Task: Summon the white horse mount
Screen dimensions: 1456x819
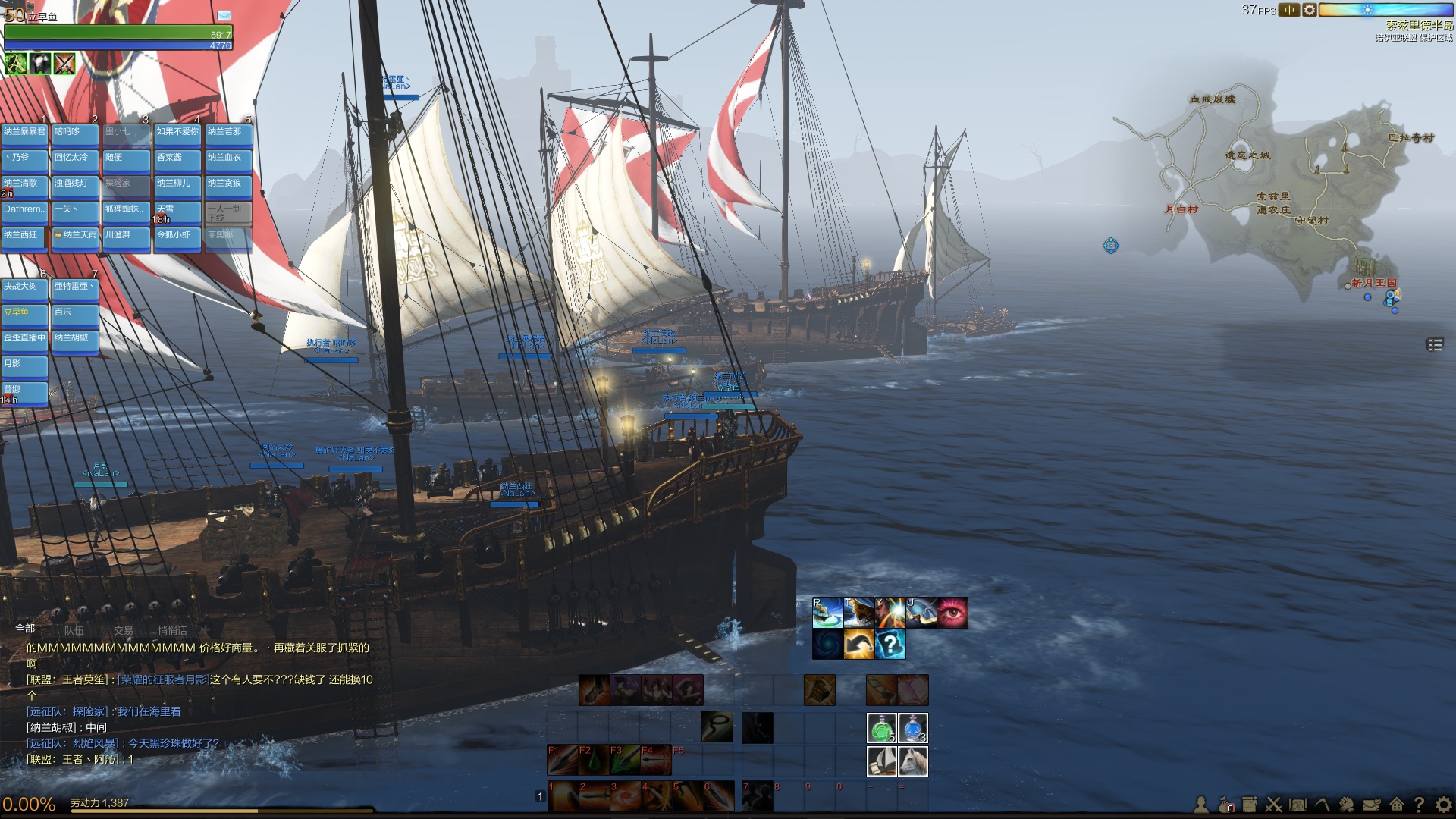Action: 913,761
